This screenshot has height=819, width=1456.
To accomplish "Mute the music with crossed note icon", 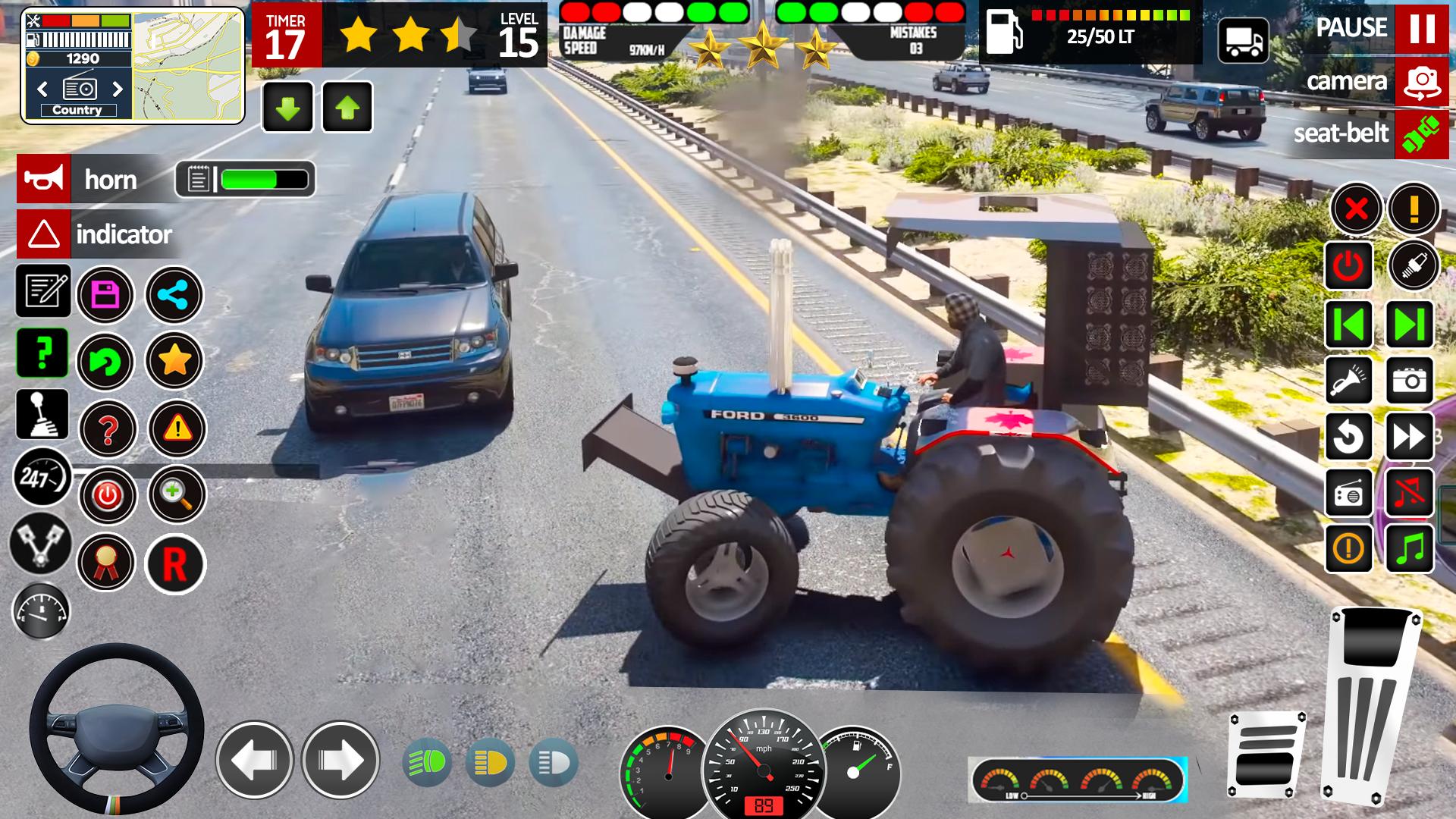I will pyautogui.click(x=1409, y=493).
